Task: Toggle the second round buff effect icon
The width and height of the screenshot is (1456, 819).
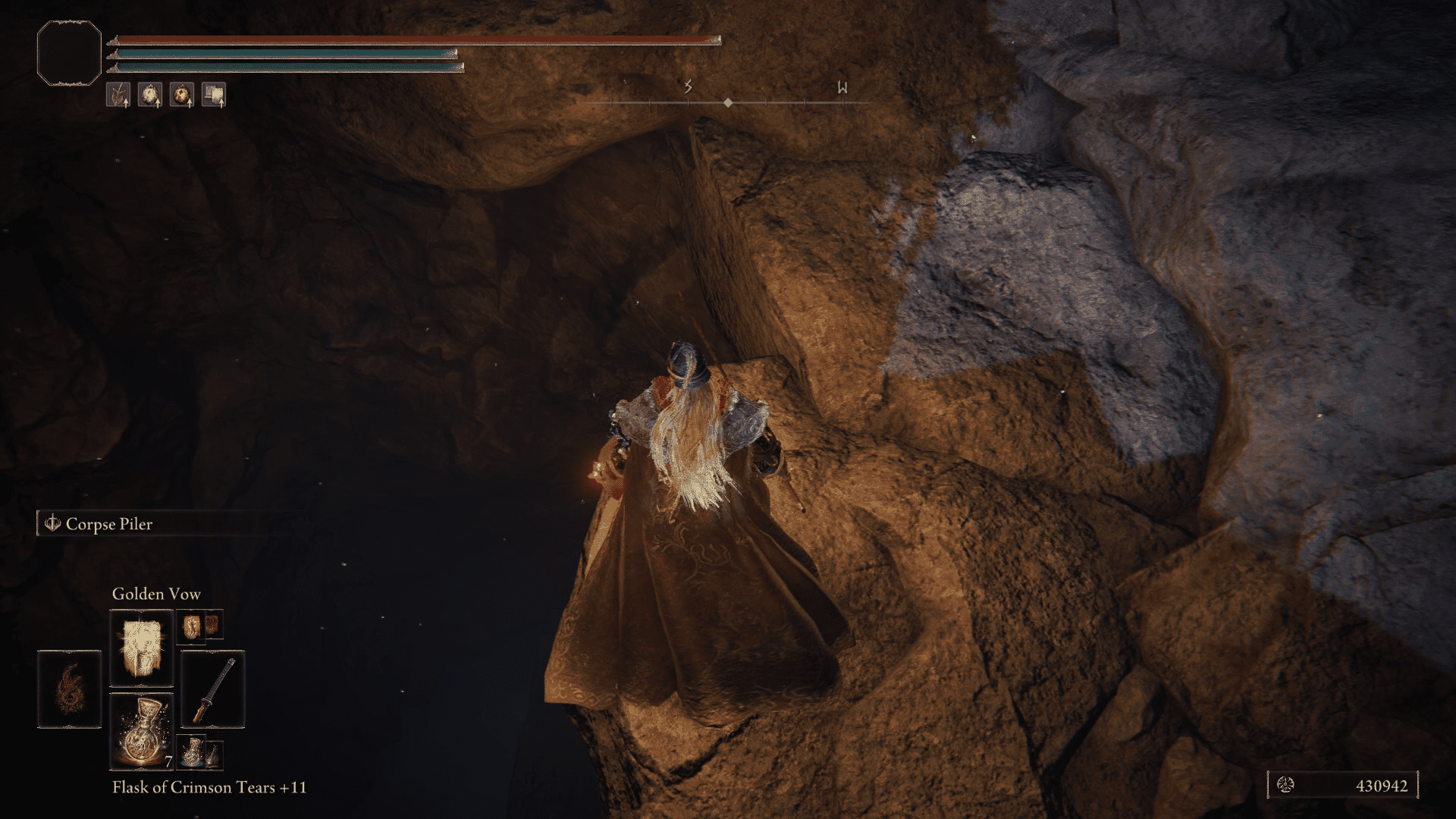Action: tap(183, 94)
